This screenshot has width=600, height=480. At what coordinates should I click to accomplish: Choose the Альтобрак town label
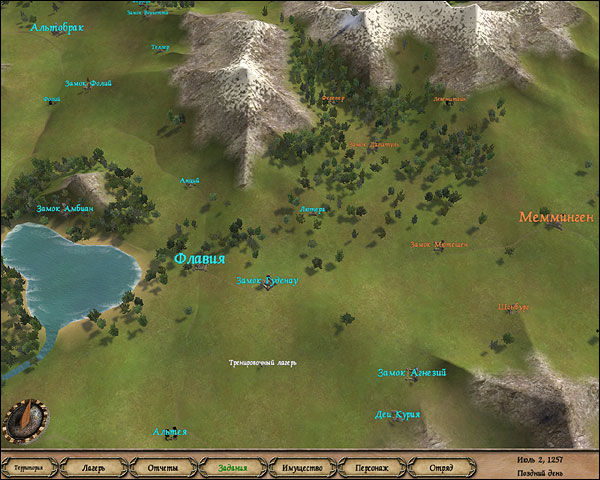pos(59,28)
